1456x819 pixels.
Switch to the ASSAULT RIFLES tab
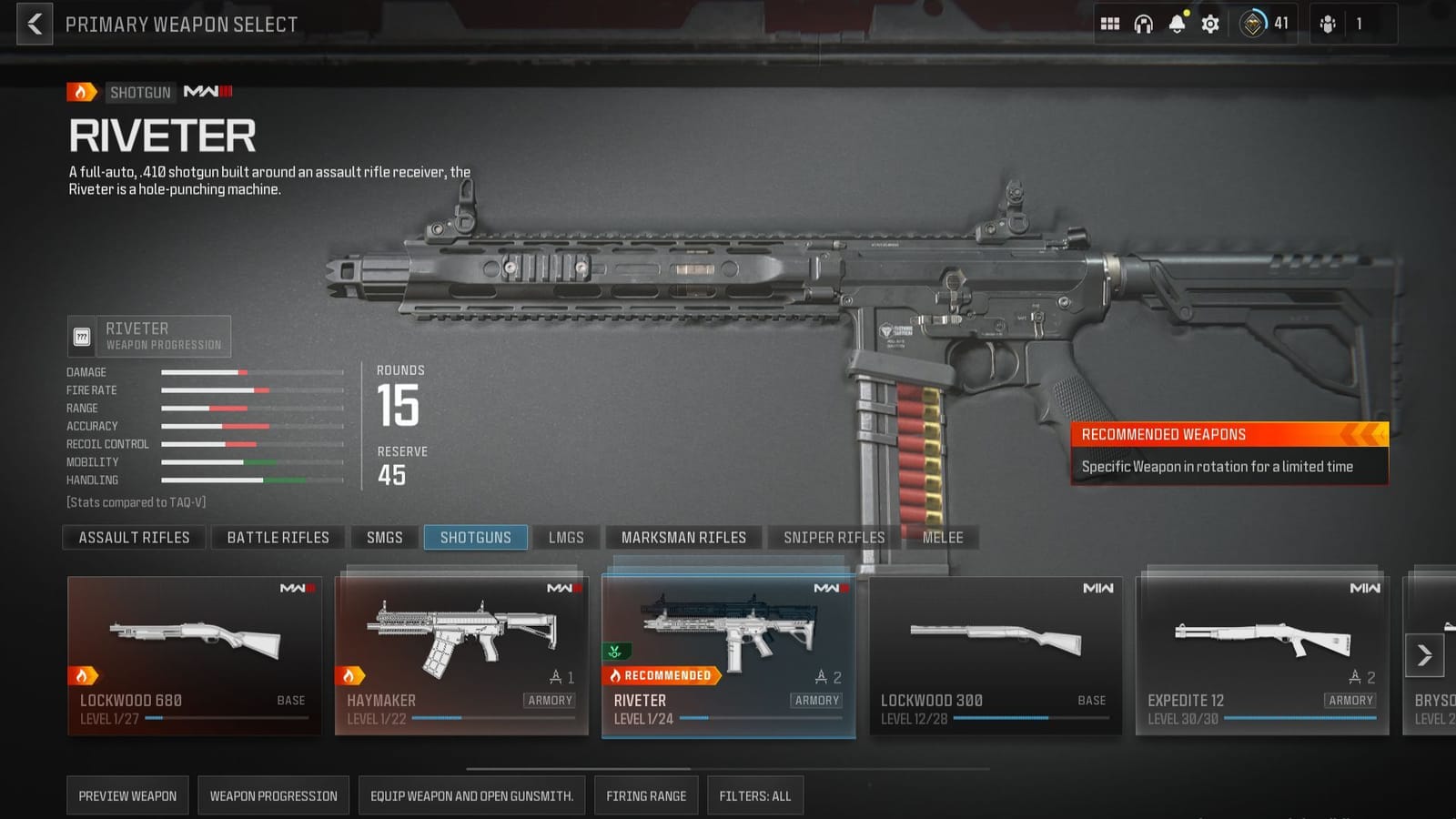click(x=133, y=537)
